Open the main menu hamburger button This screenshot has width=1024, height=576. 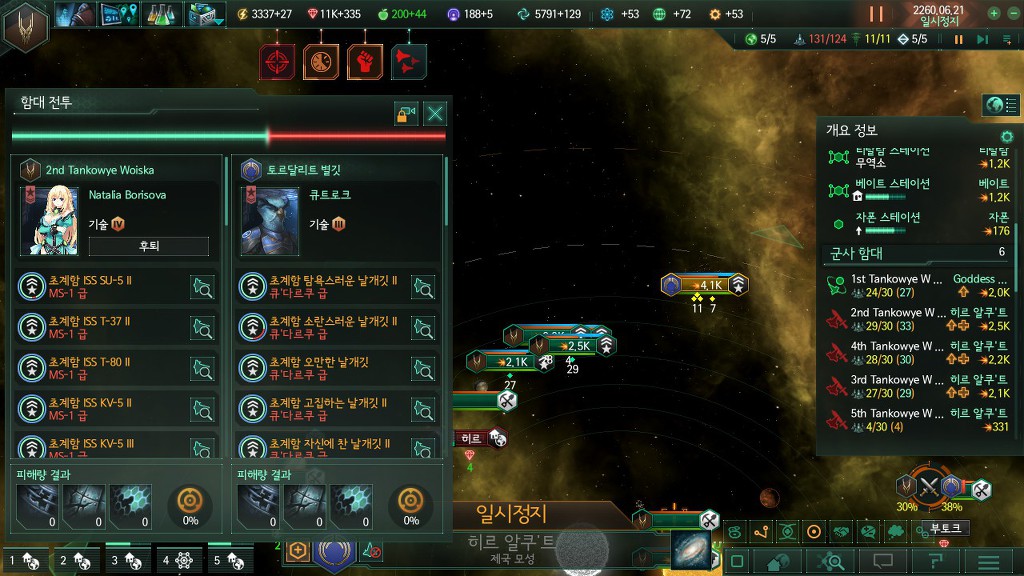pos(989,561)
